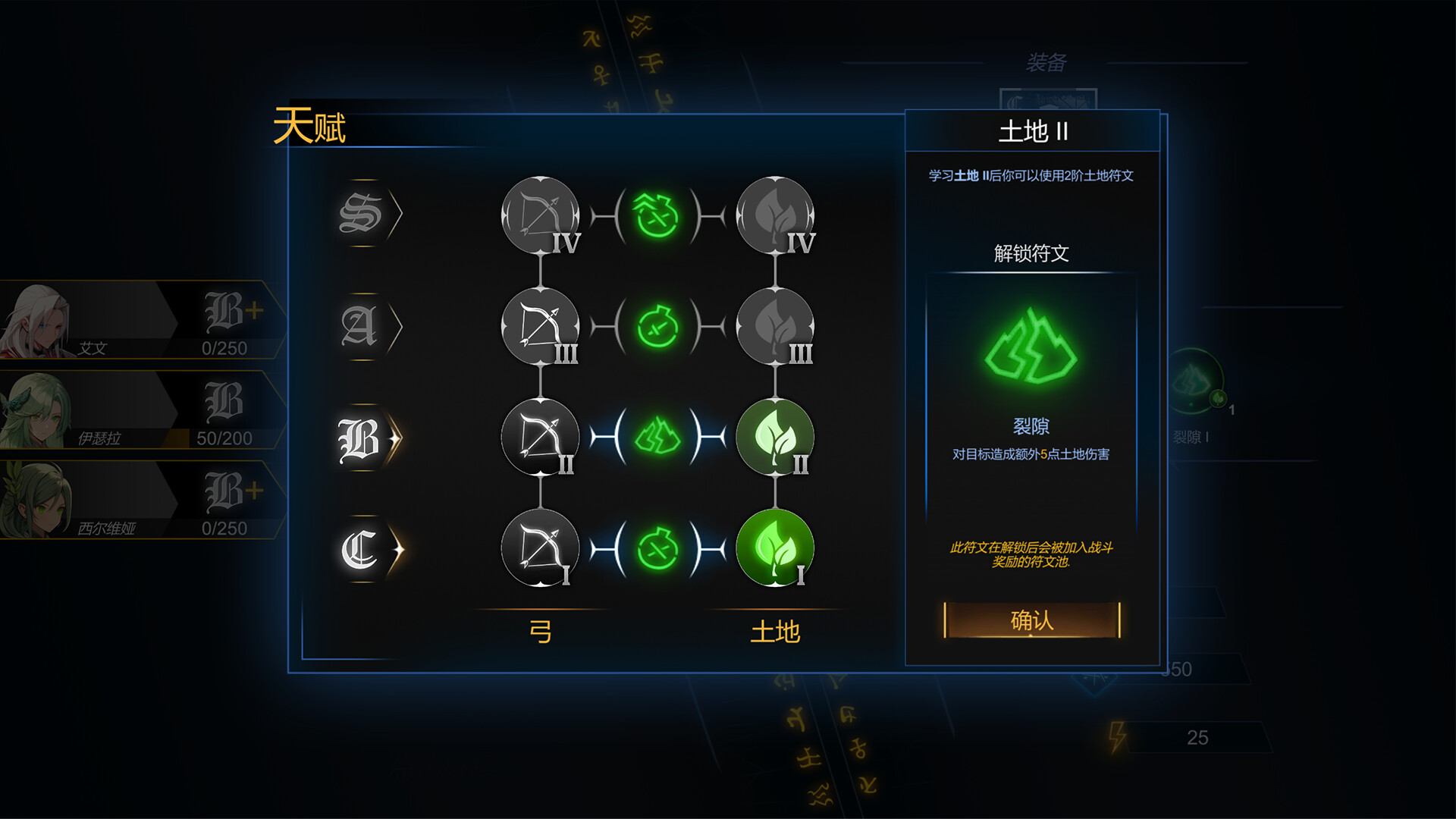This screenshot has height=819, width=1456.
Task: Select the Bow IV talent node
Action: click(540, 216)
